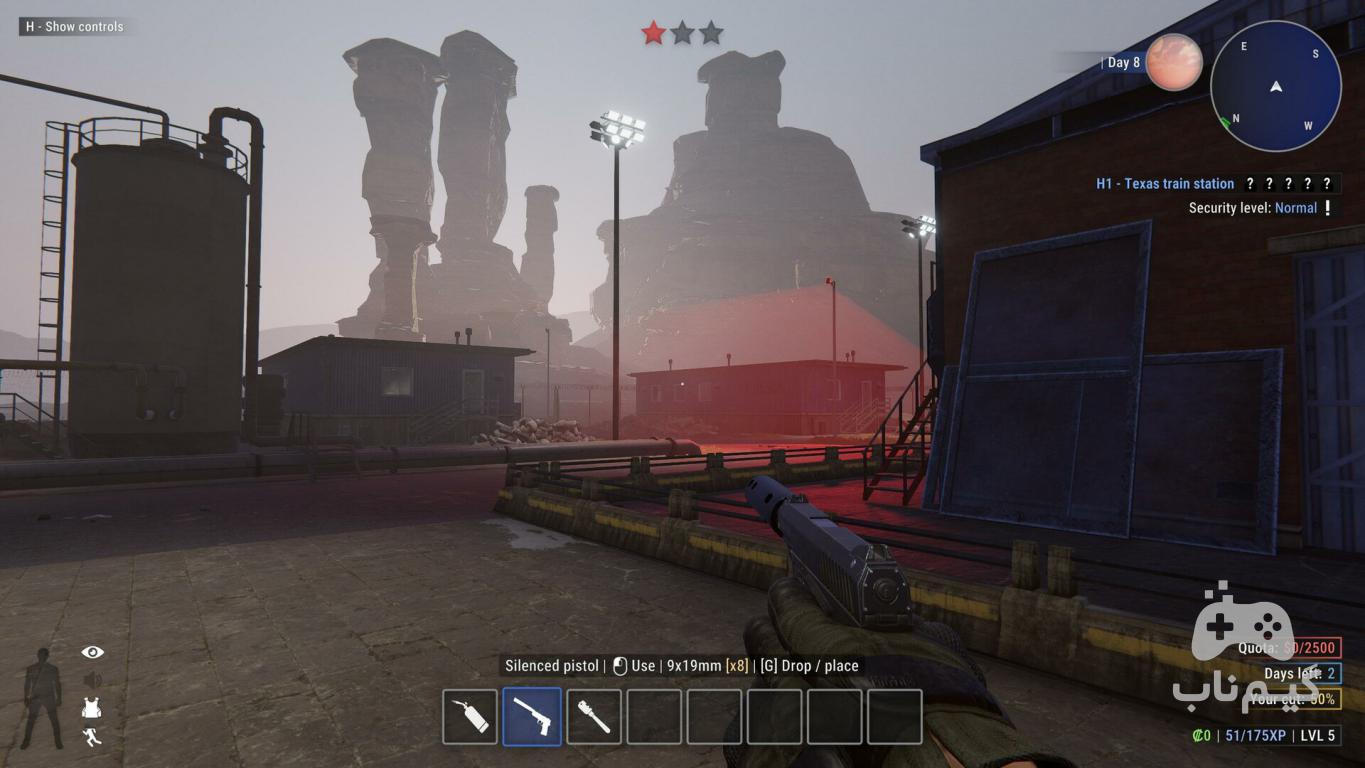The image size is (1365, 768).
Task: Click the body armor vest icon
Action: click(x=93, y=708)
